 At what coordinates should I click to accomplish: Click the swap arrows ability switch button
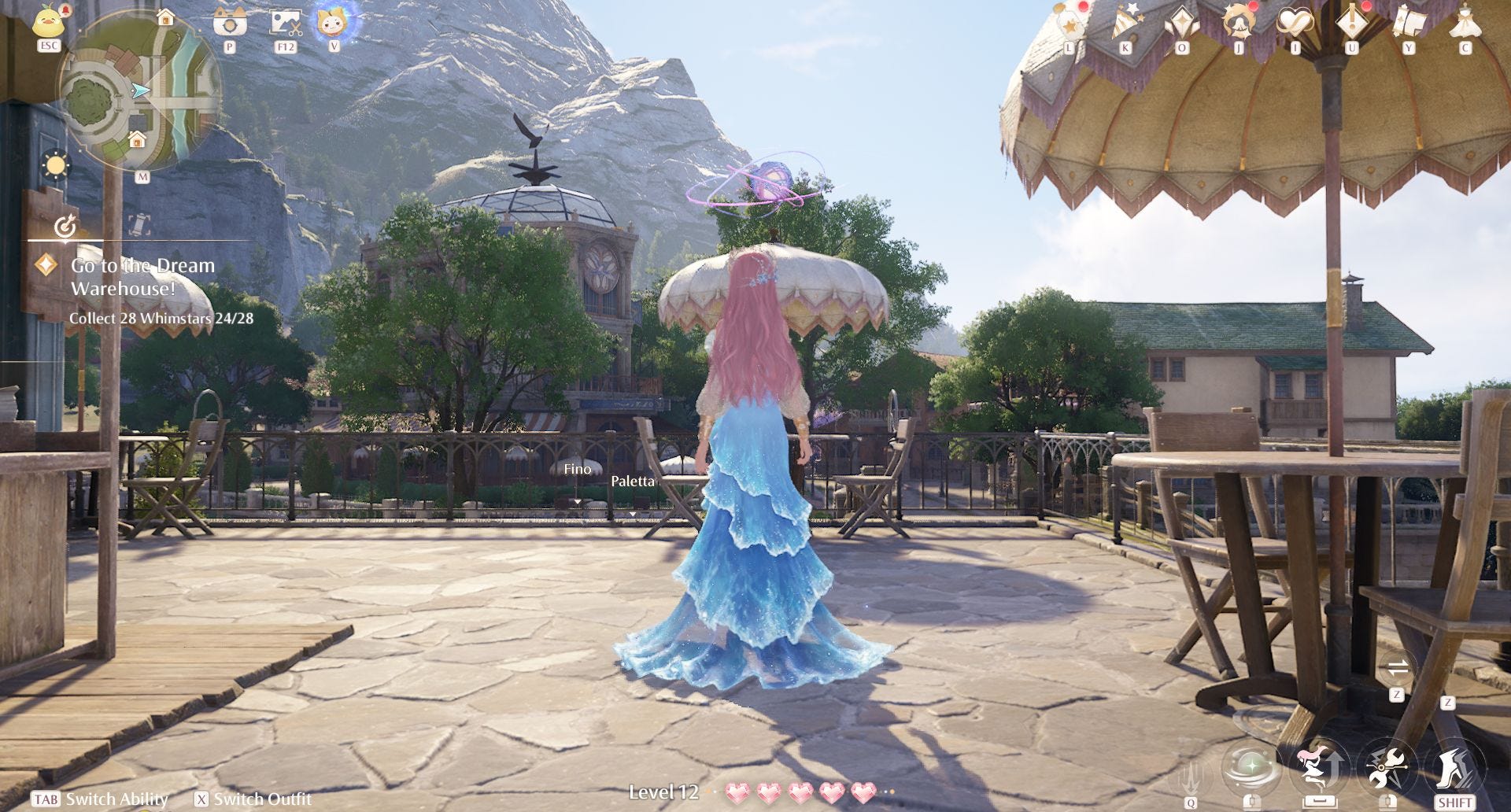click(1398, 669)
